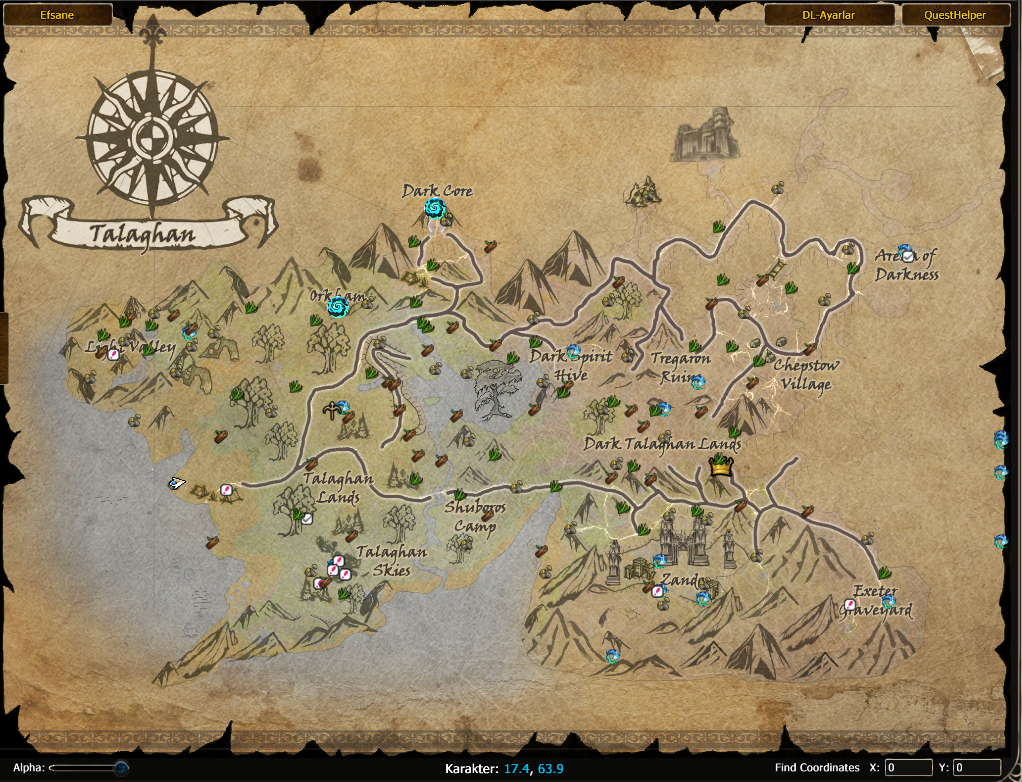1022x782 pixels.
Task: Click the gold crown map marker
Action: [719, 466]
